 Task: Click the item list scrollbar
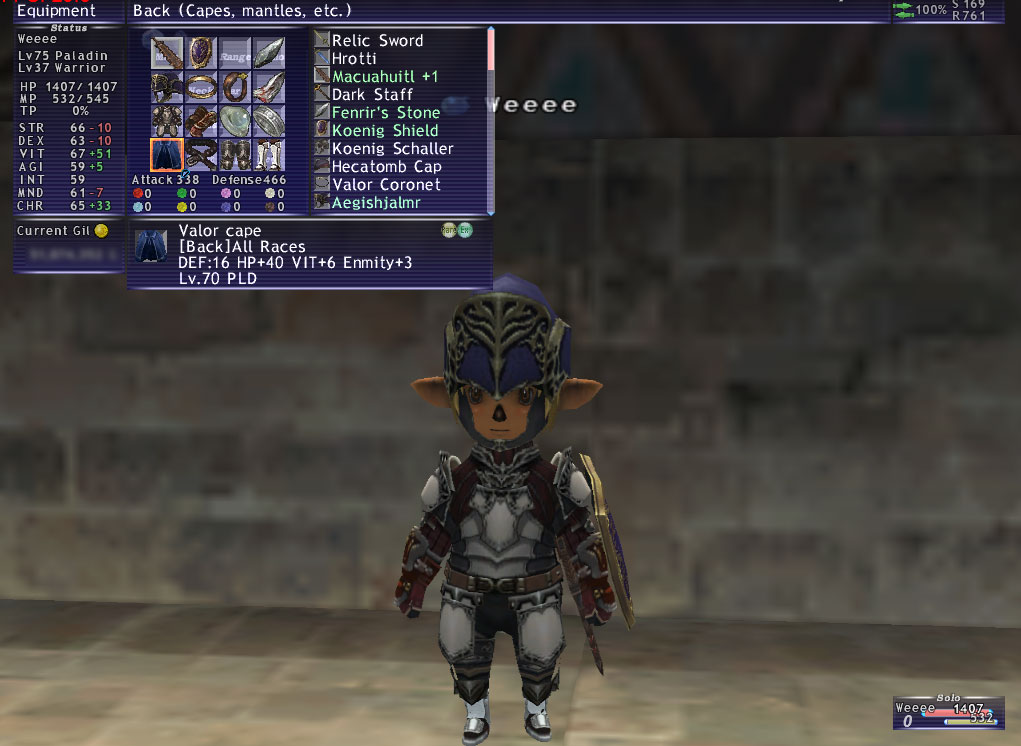[x=491, y=120]
